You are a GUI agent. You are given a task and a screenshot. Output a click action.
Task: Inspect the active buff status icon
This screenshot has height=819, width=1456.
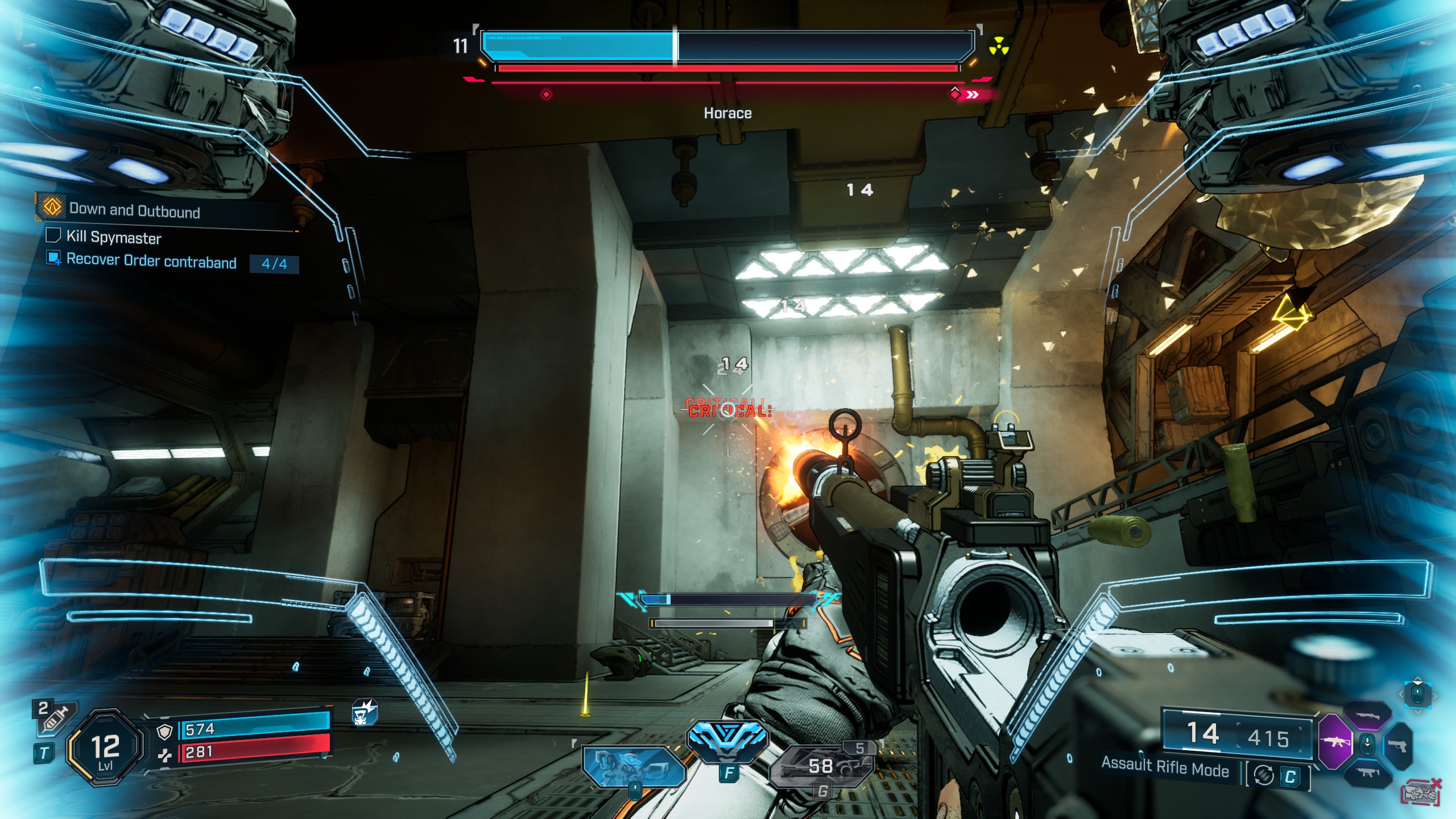point(364,713)
